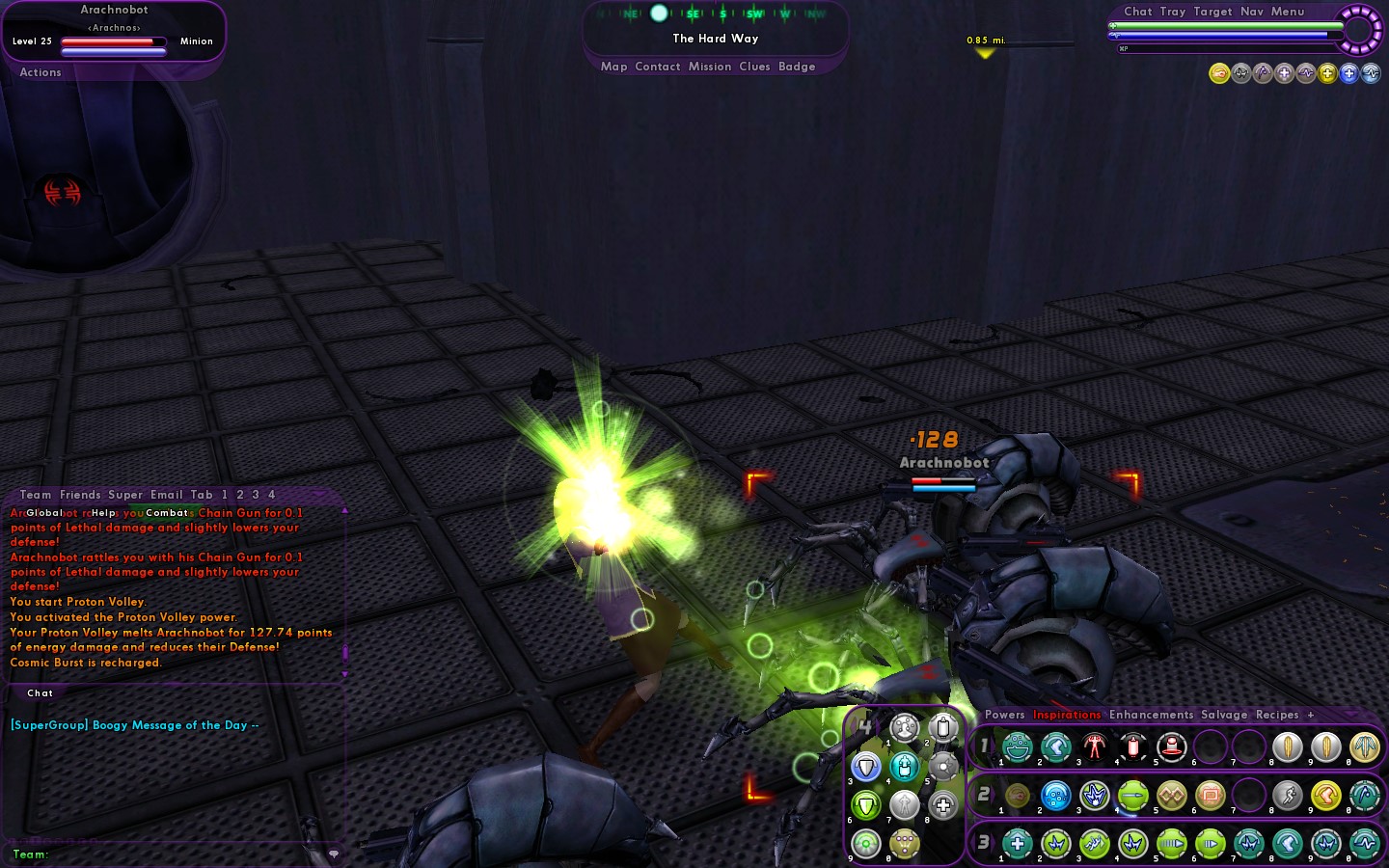The image size is (1389, 868).
Task: Select the Email tab in the chat window
Action: (166, 495)
